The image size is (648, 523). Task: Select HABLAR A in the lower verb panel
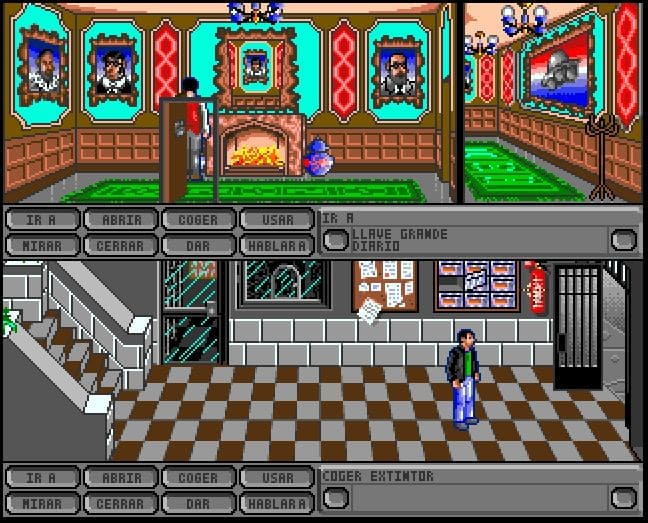275,502
